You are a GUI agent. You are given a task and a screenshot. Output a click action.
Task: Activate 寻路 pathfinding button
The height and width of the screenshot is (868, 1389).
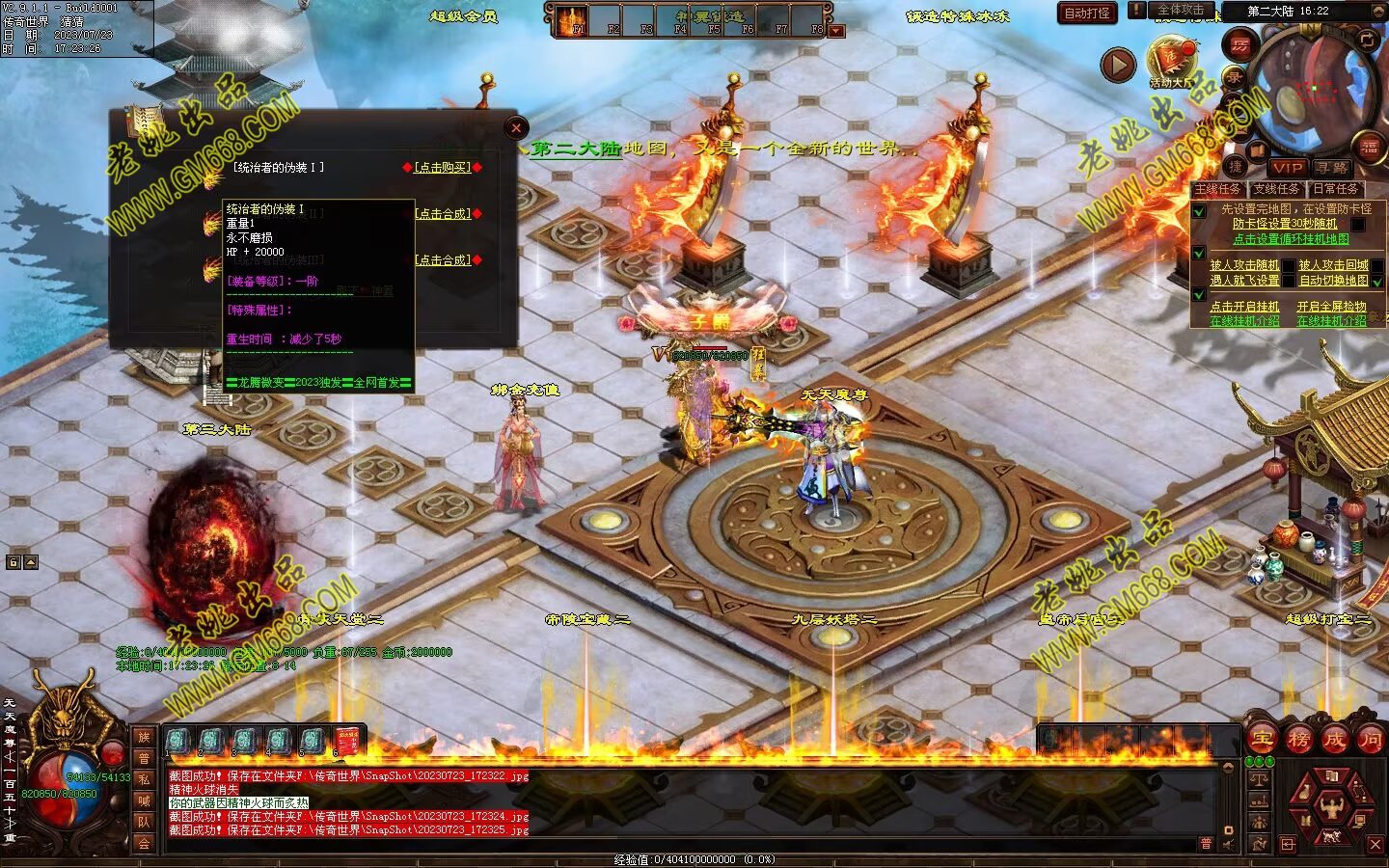point(1332,168)
